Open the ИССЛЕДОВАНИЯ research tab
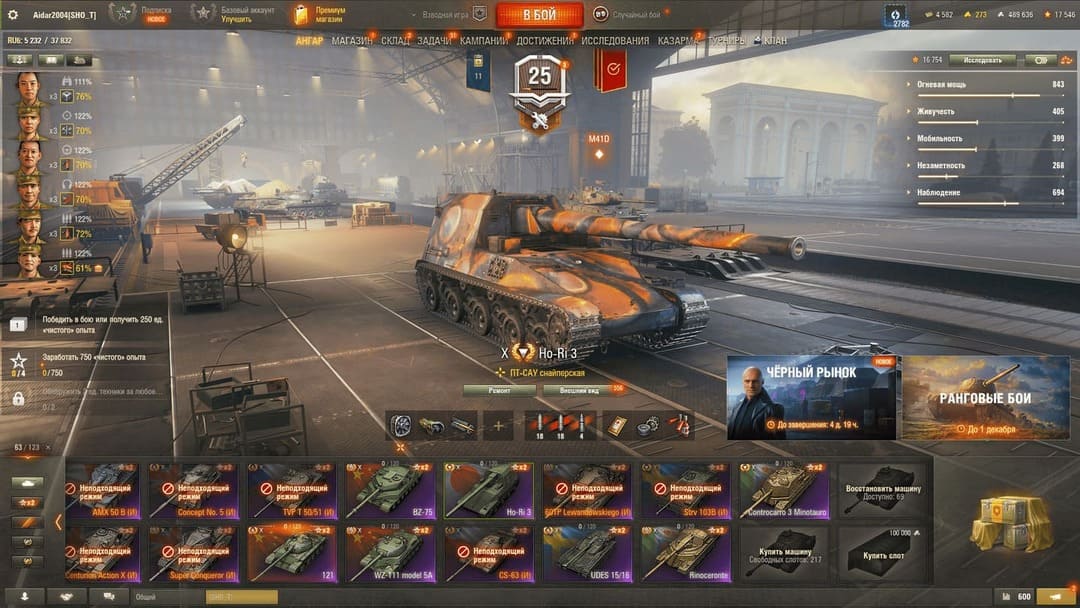The width and height of the screenshot is (1080, 608). click(614, 41)
